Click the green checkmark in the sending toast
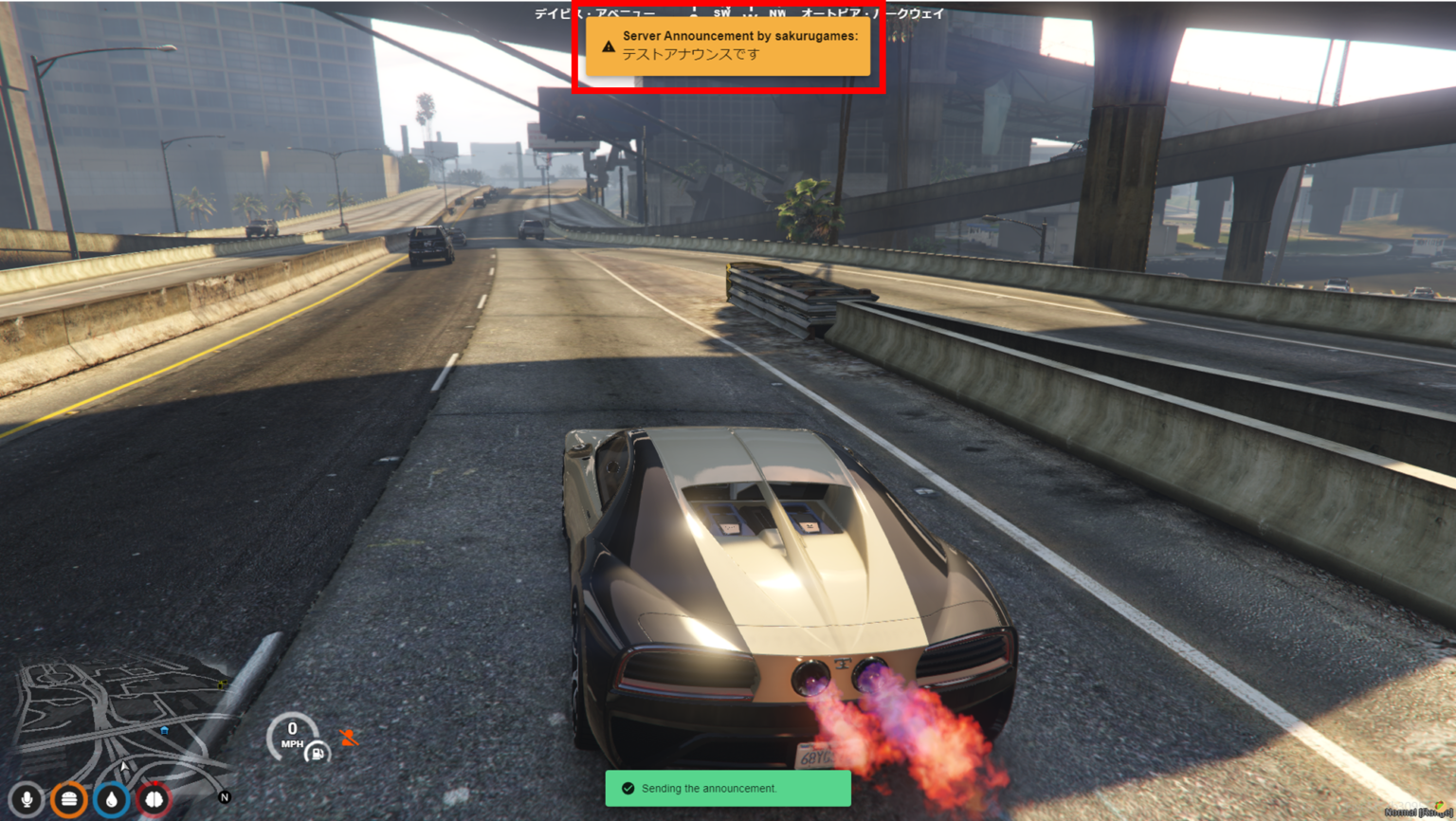This screenshot has width=1456, height=821. click(x=628, y=788)
